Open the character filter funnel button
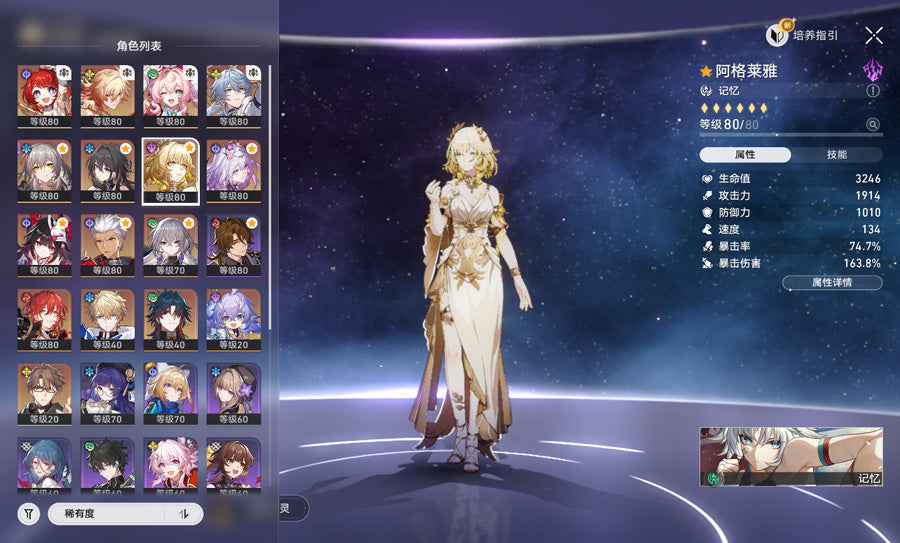The height and width of the screenshot is (543, 900). [30, 514]
